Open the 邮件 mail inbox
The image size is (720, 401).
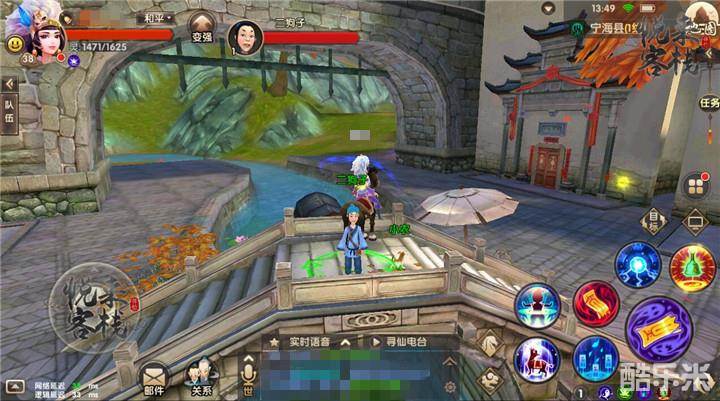point(153,378)
